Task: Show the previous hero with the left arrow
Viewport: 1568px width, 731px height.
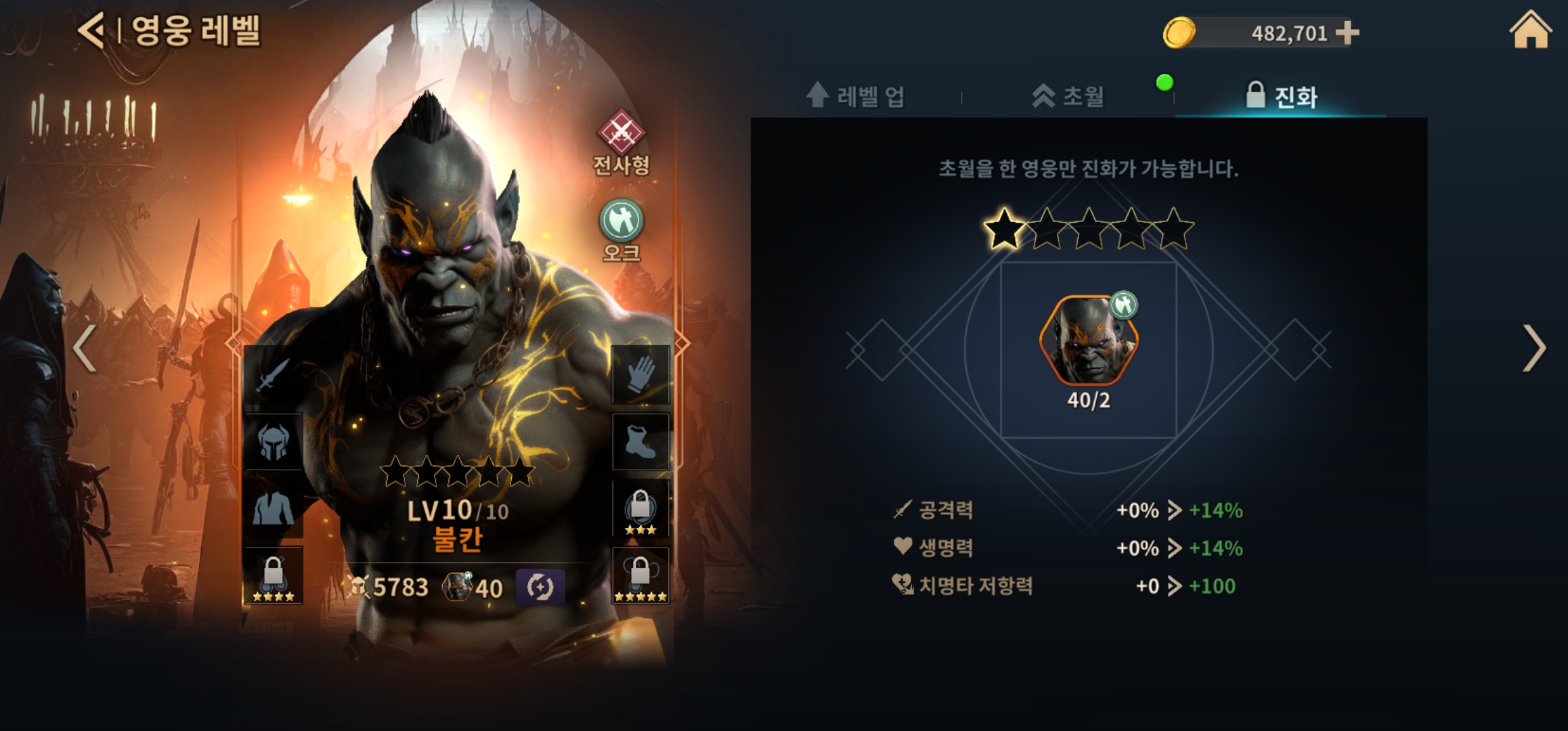Action: coord(85,348)
